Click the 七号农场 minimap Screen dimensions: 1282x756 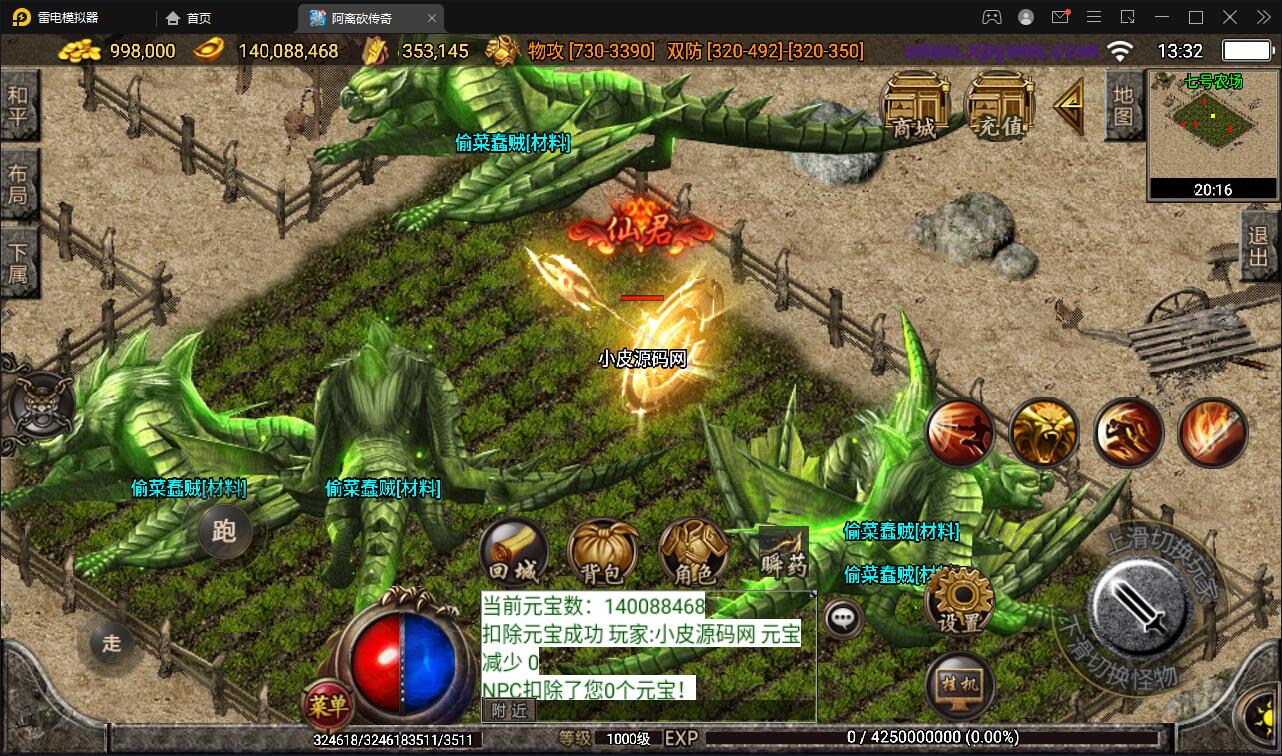[1213, 127]
